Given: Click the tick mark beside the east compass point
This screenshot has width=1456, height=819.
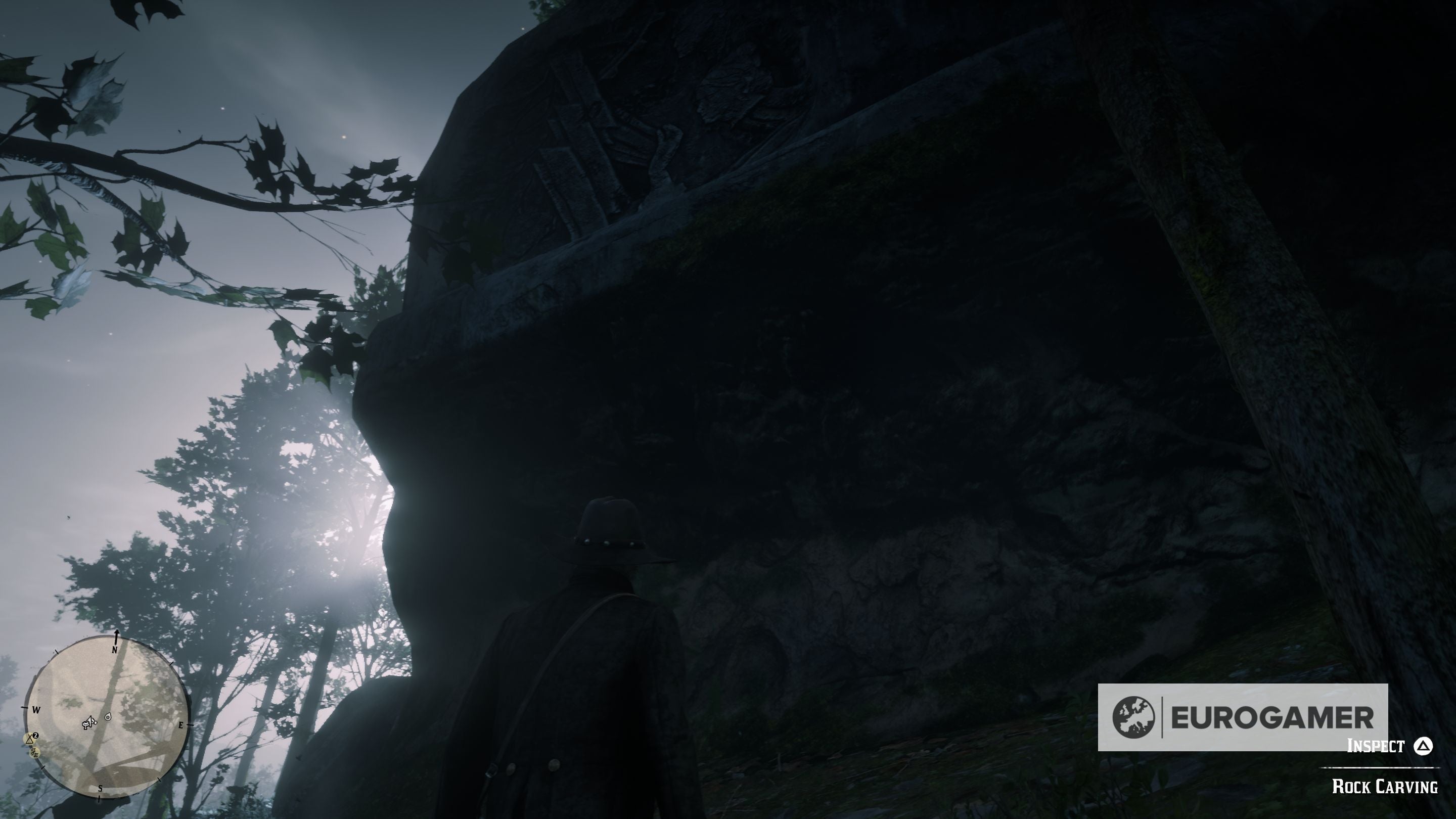Looking at the screenshot, I should point(190,725).
